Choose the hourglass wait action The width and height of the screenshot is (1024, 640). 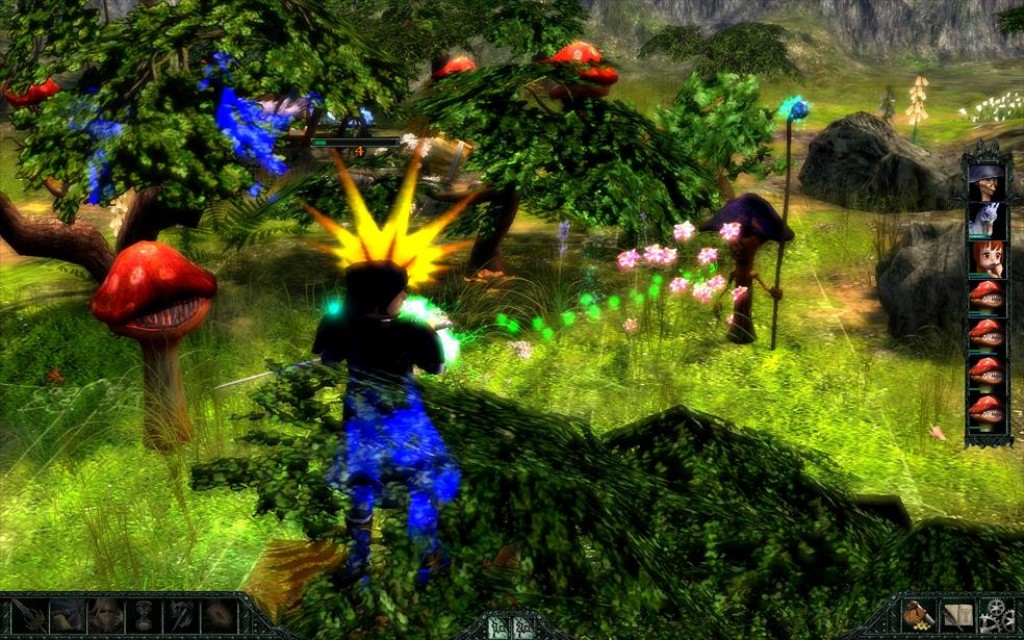(144, 615)
